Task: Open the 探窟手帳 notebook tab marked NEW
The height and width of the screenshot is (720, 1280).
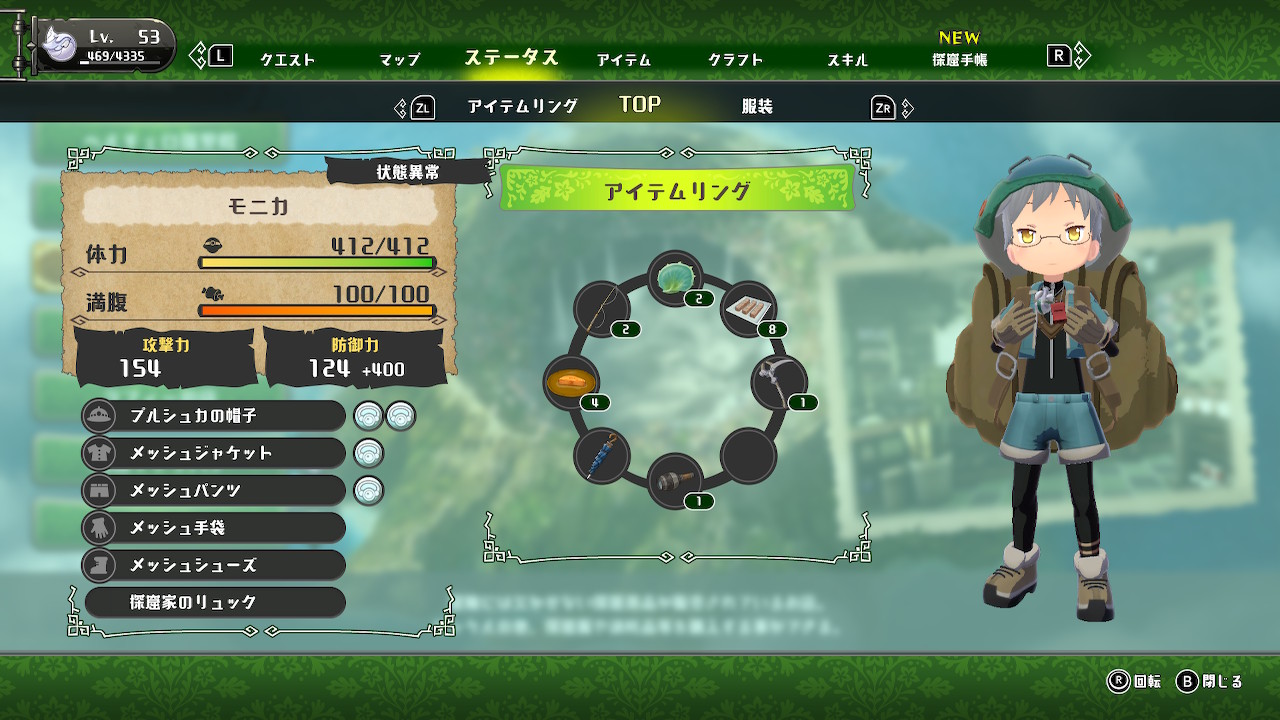Action: pyautogui.click(x=959, y=59)
